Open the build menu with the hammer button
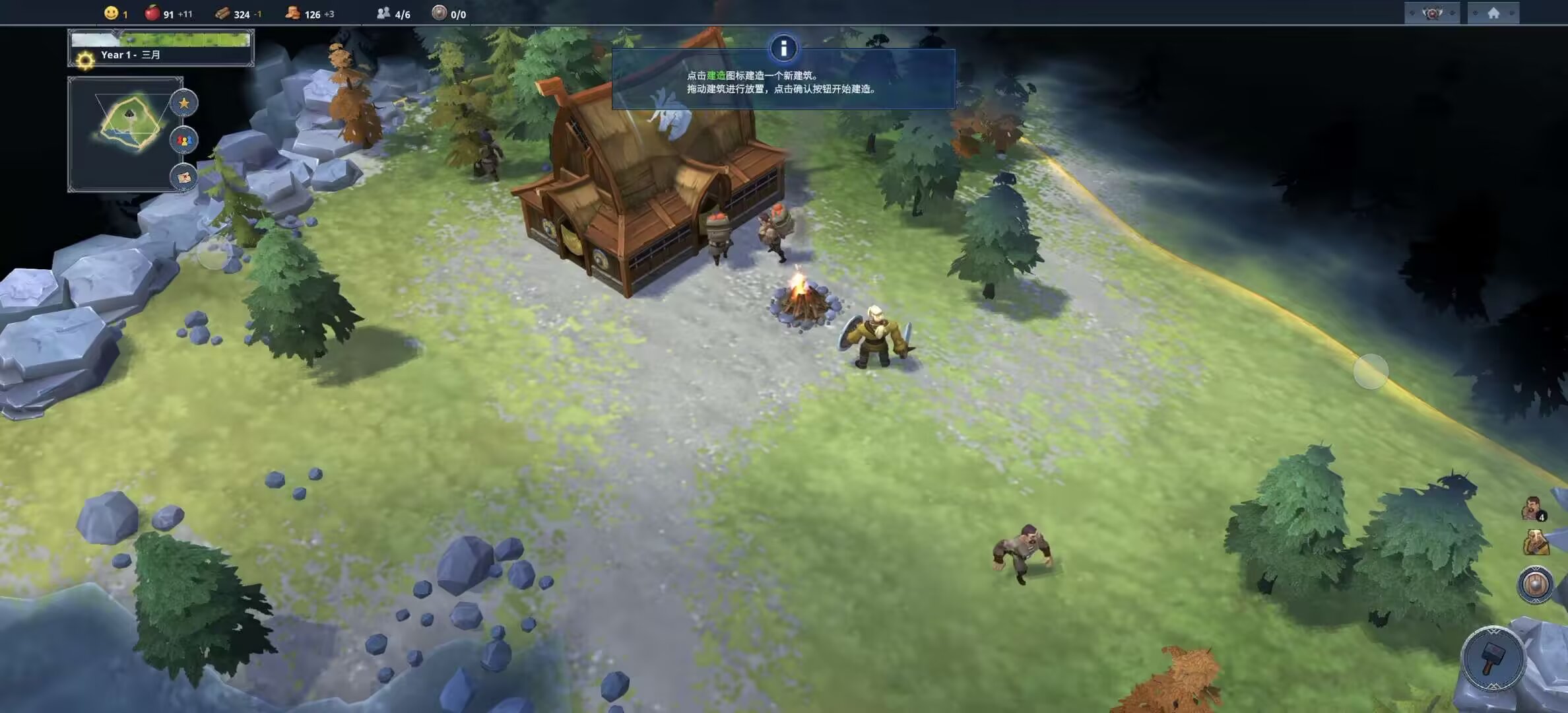The height and width of the screenshot is (713, 1568). (x=1492, y=659)
